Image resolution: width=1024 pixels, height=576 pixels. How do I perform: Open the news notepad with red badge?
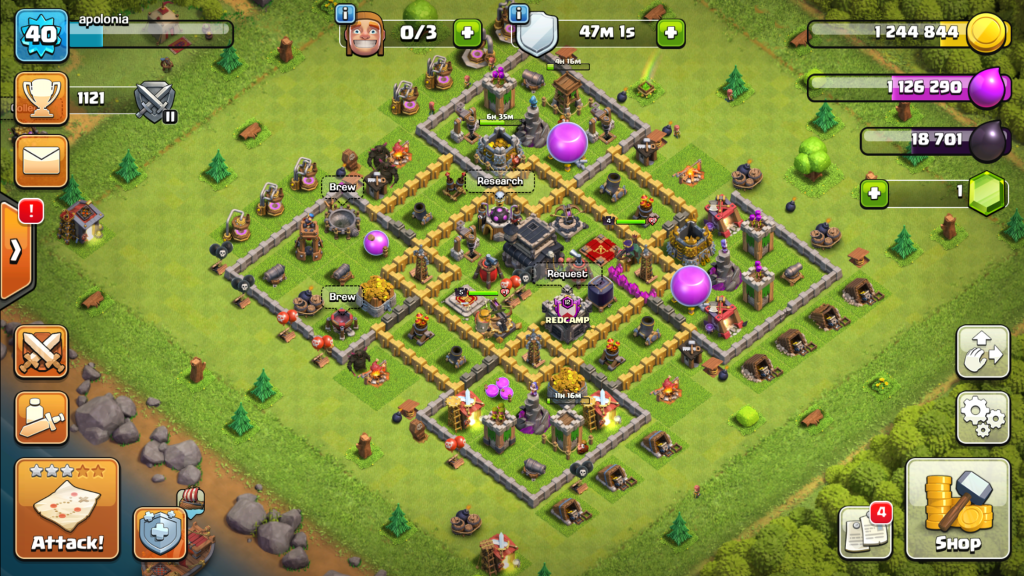[x=862, y=533]
